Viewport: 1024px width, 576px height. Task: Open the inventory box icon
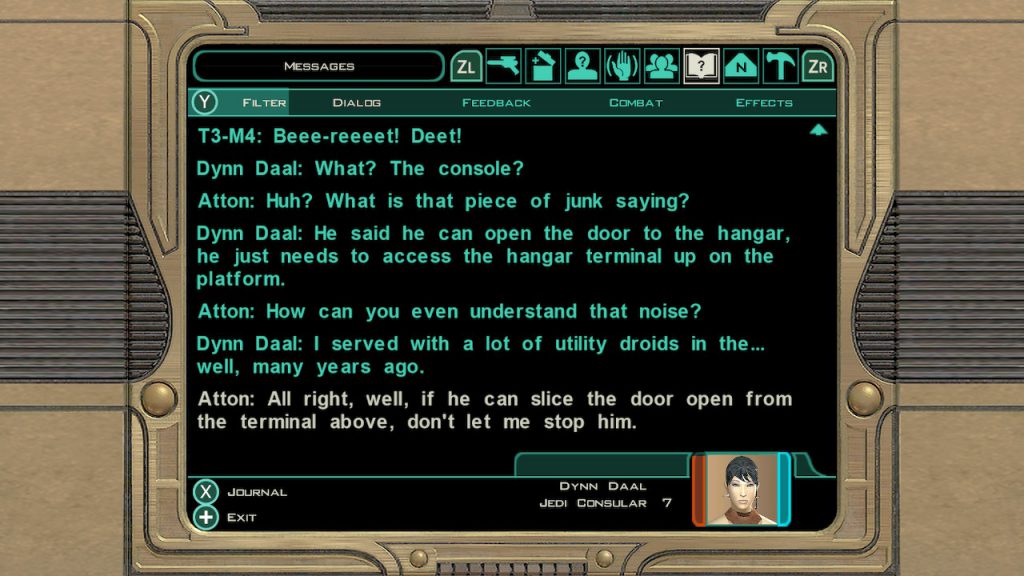click(542, 67)
